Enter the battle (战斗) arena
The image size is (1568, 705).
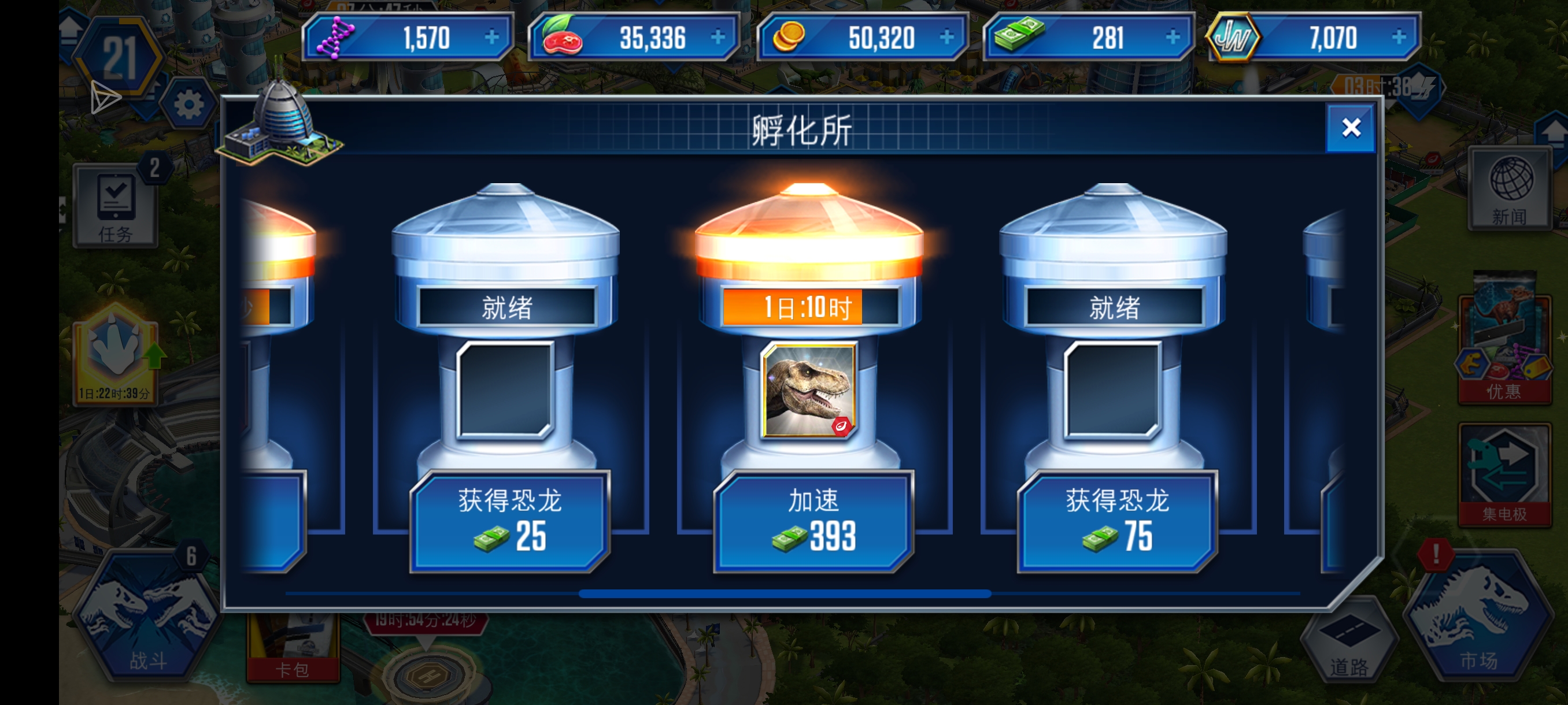pyautogui.click(x=147, y=614)
